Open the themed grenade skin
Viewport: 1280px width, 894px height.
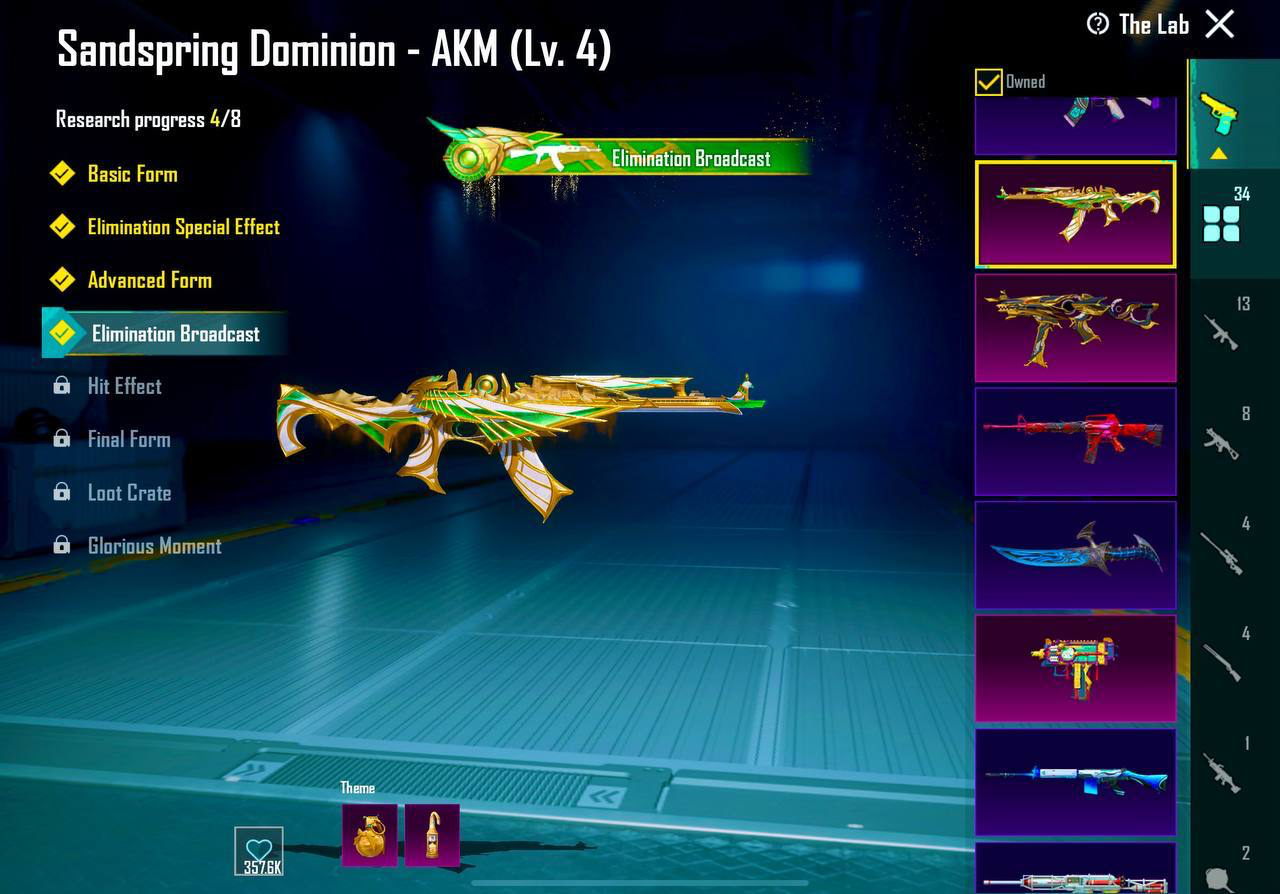(369, 835)
